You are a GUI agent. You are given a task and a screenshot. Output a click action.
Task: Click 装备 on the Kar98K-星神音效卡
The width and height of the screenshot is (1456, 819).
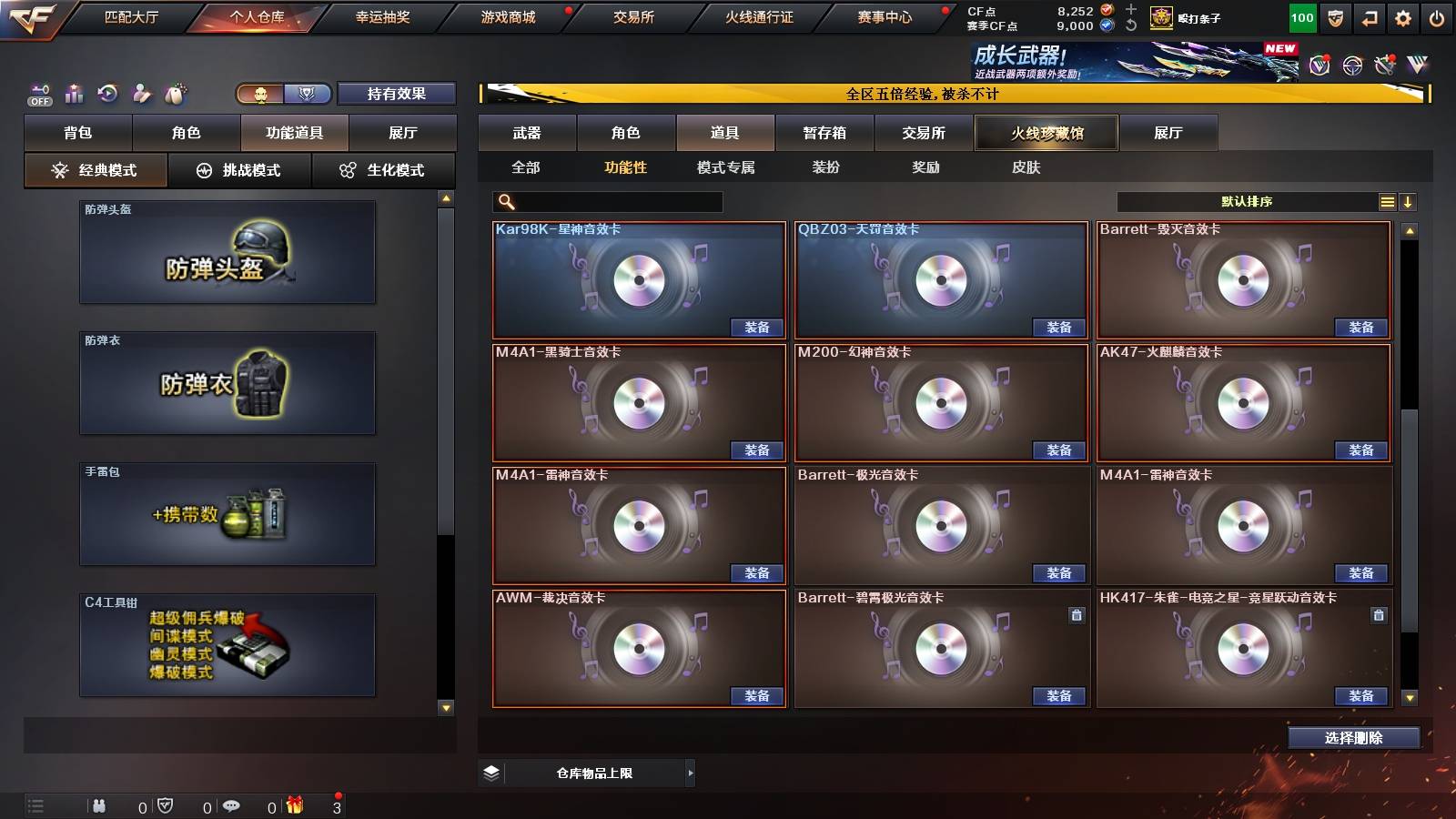(x=755, y=328)
